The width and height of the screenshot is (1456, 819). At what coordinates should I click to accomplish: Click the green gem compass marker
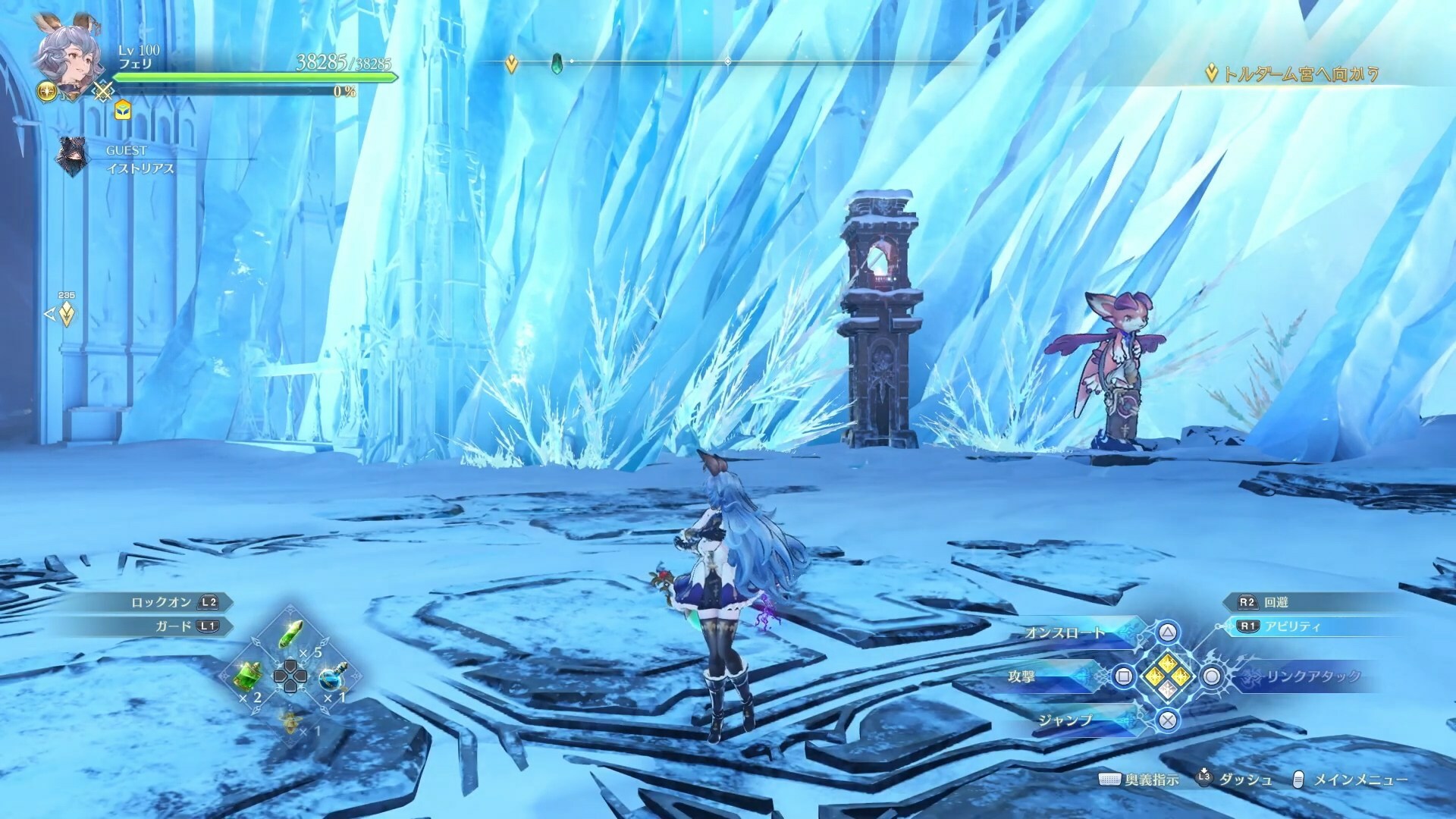[557, 62]
